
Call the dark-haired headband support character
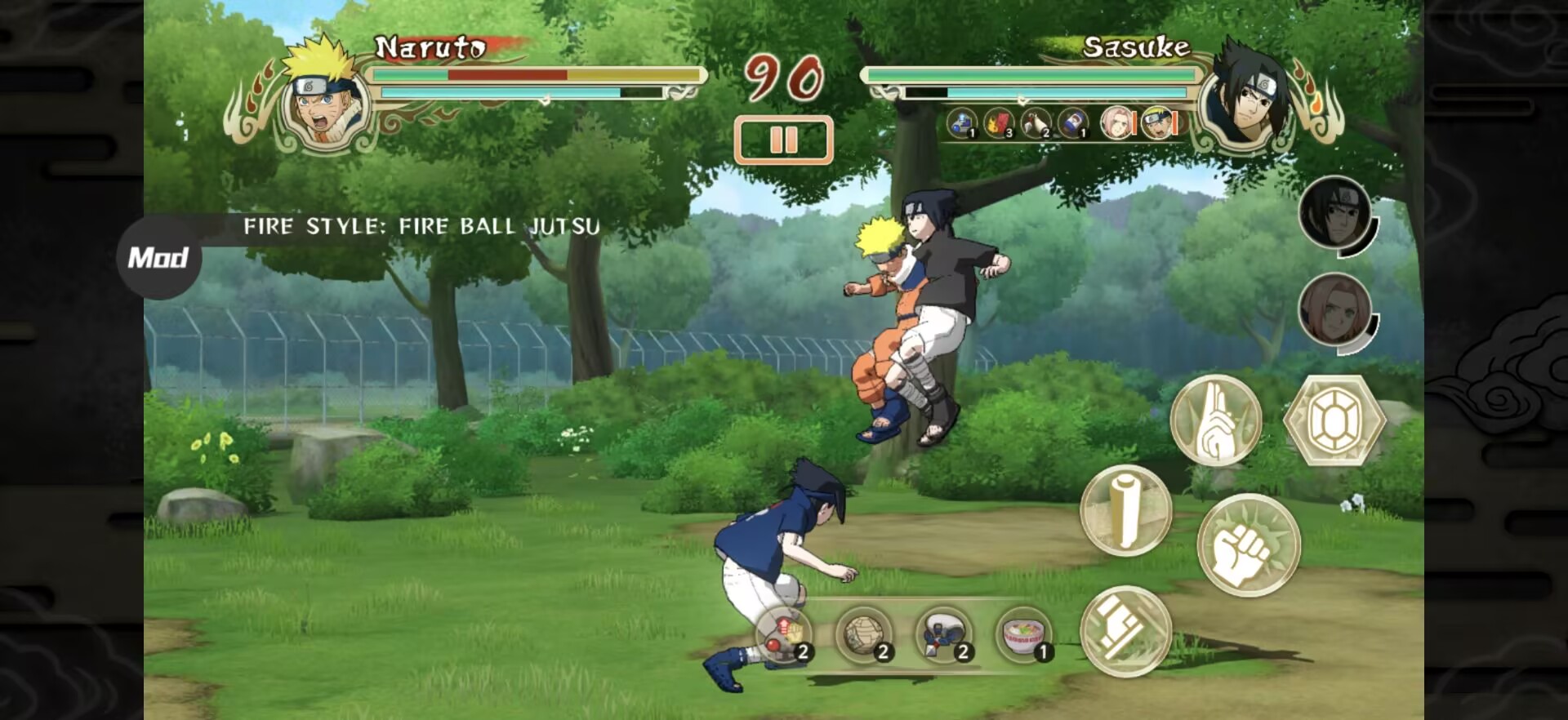tap(1334, 213)
